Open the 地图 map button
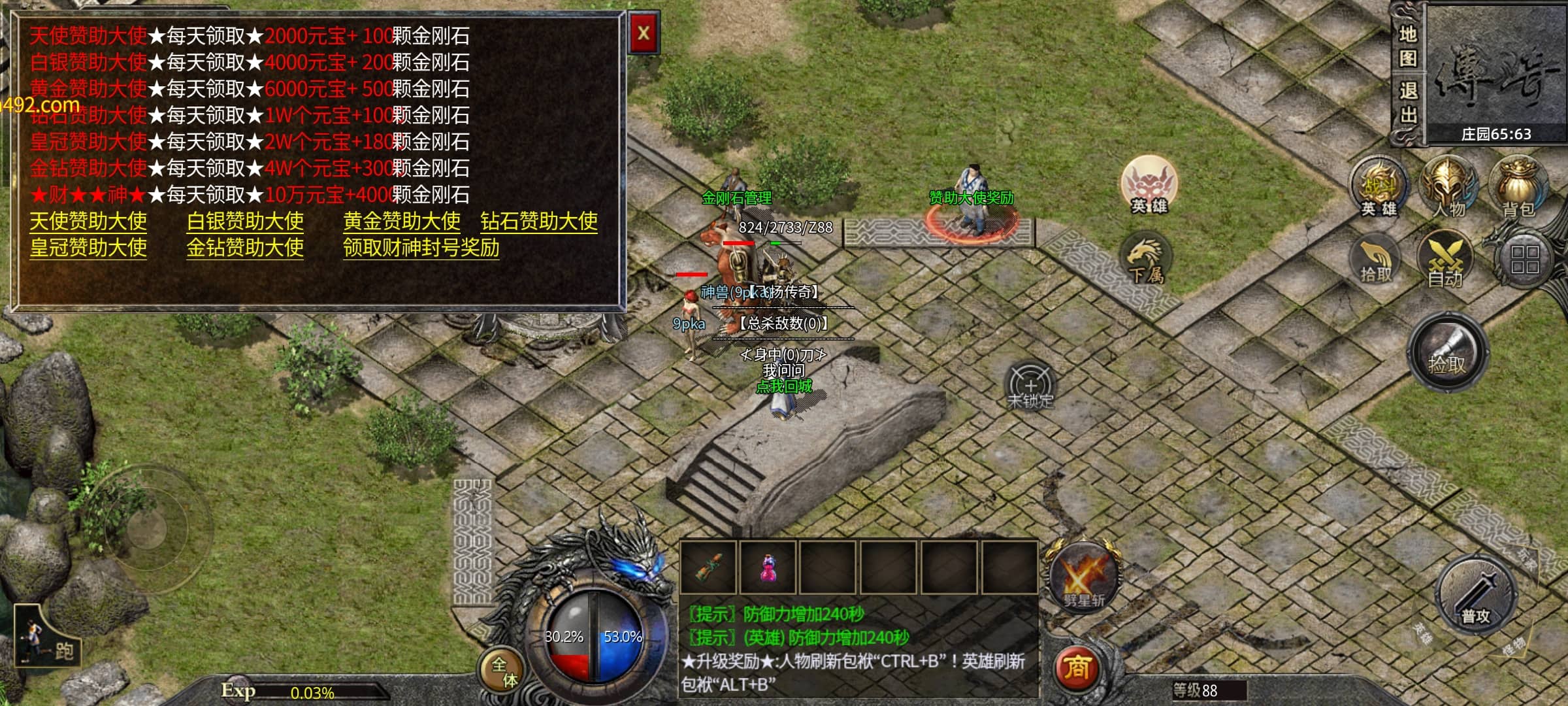1568x706 pixels. coord(1407,46)
